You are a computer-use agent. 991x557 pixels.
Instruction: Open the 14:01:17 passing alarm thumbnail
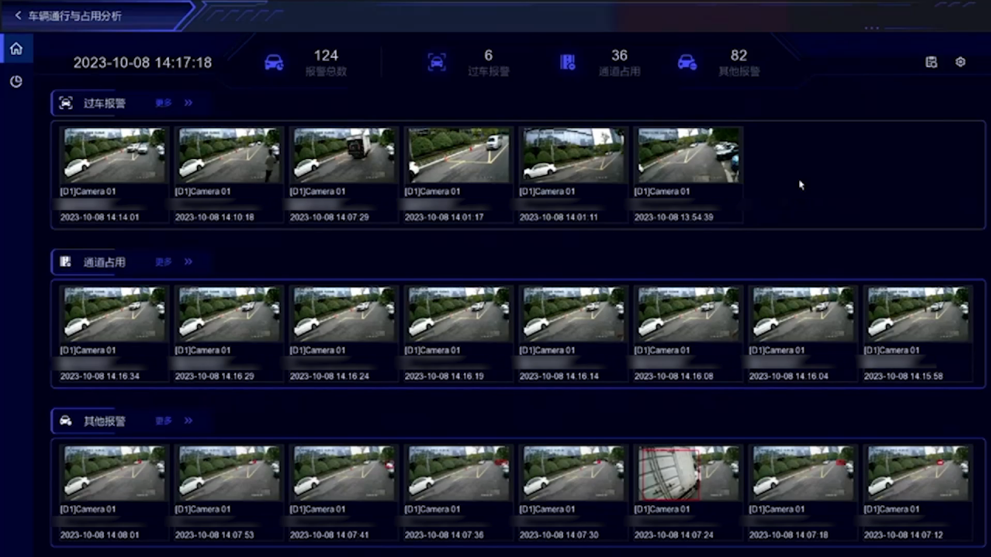point(458,155)
